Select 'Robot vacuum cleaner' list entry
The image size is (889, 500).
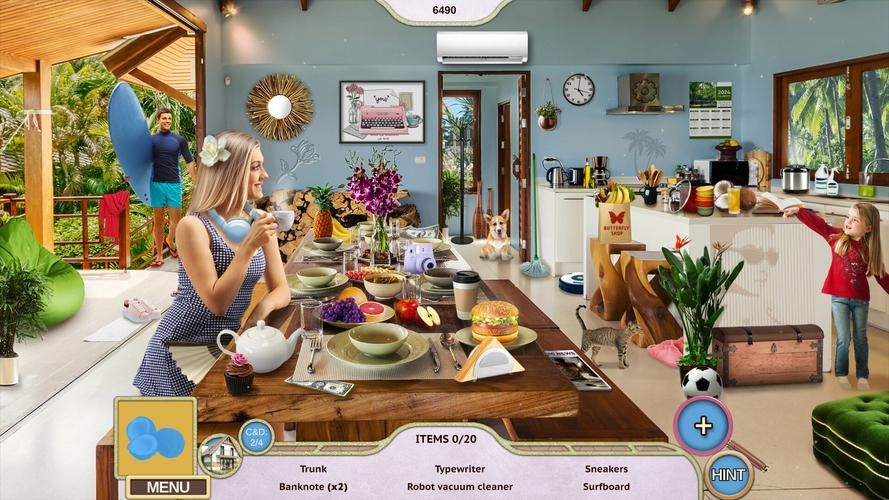click(459, 487)
